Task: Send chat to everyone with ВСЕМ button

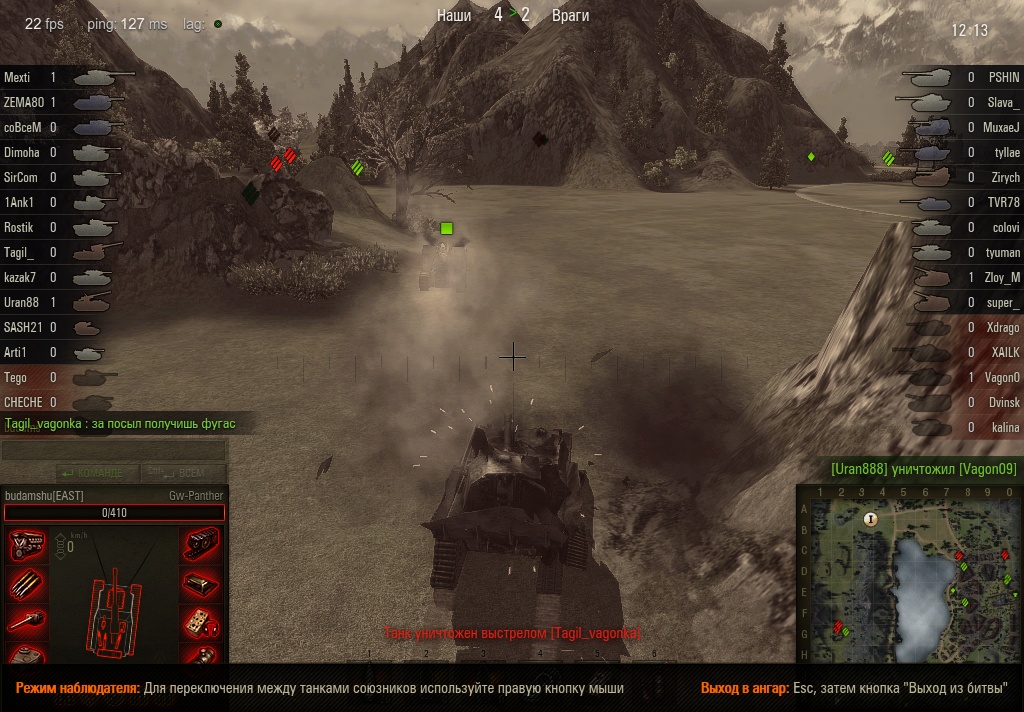Action: (x=183, y=473)
